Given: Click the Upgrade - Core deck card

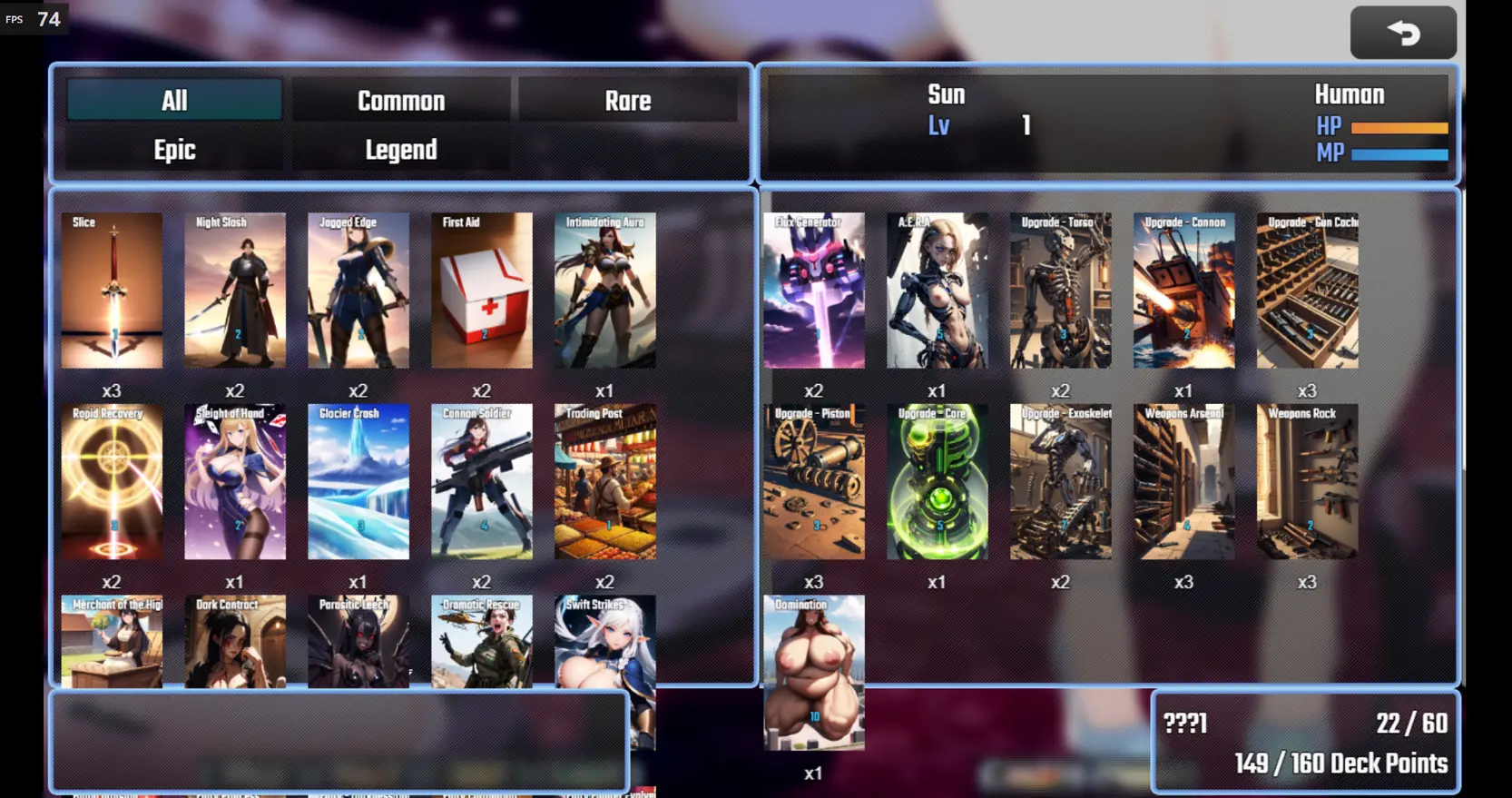Looking at the screenshot, I should 938,482.
